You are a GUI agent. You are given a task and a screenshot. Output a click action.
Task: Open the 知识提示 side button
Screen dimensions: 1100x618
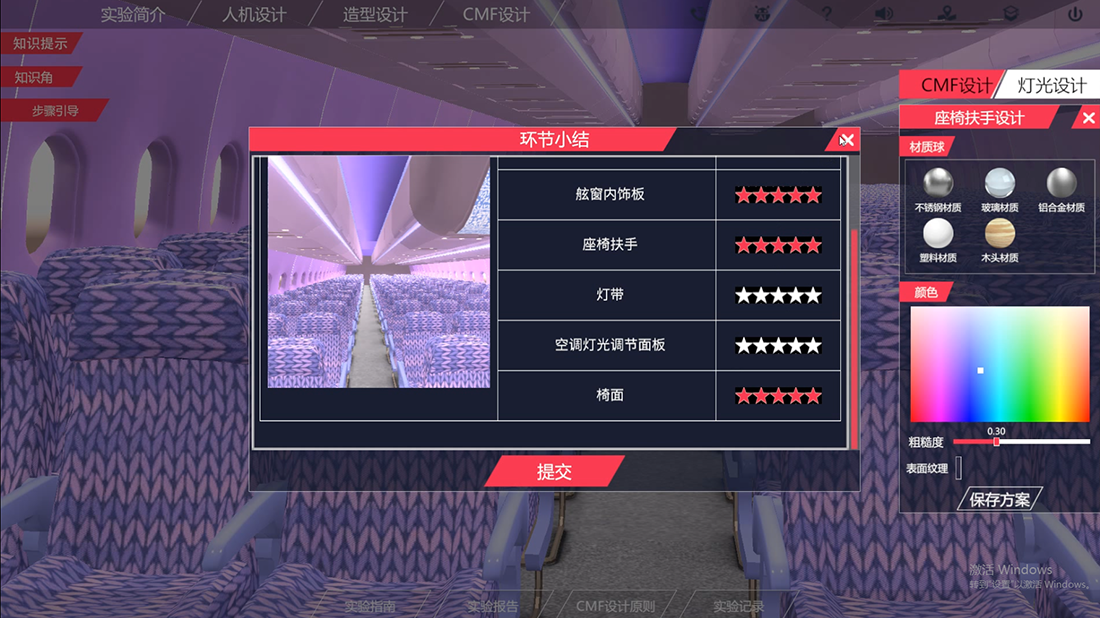point(40,43)
